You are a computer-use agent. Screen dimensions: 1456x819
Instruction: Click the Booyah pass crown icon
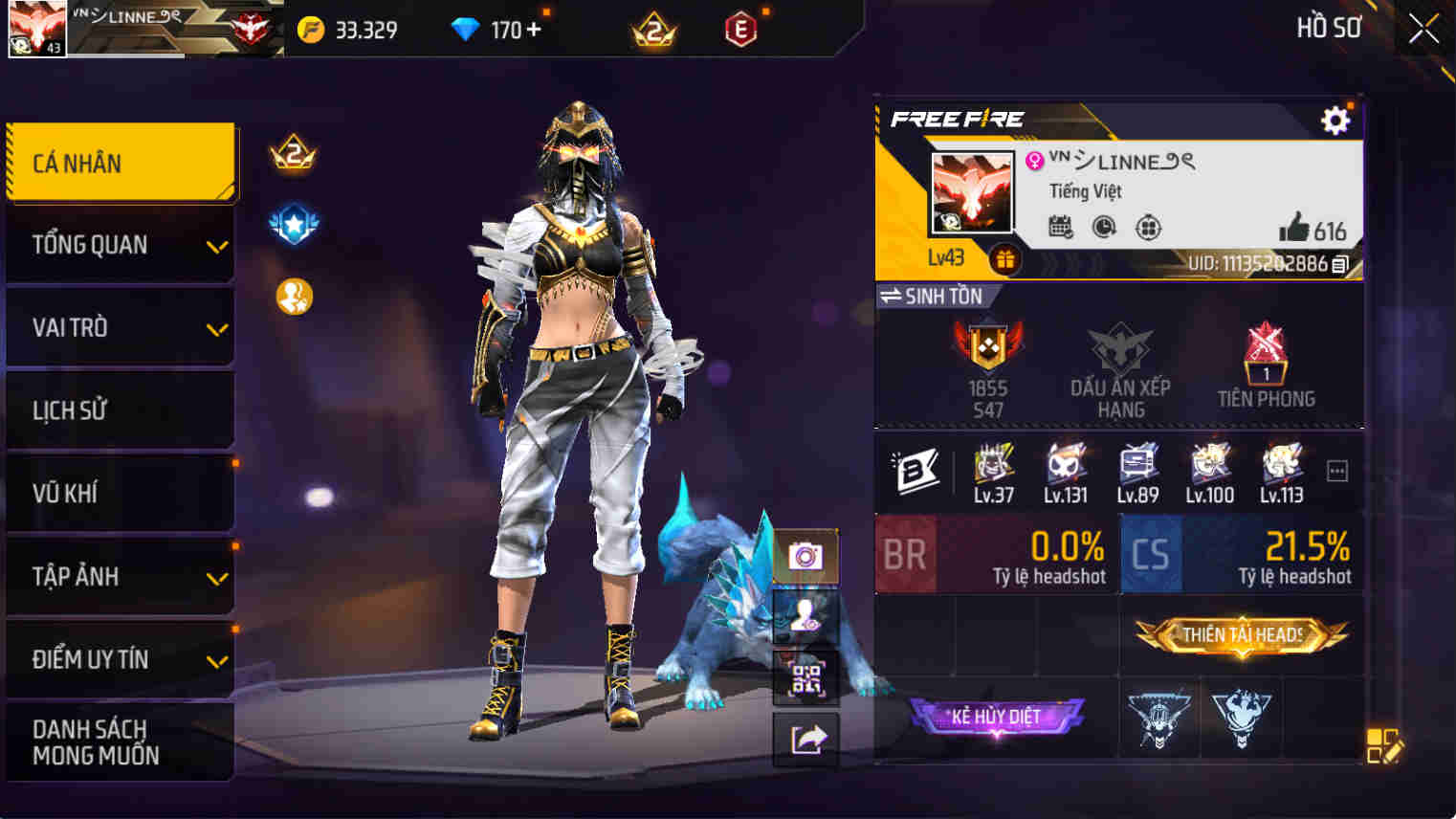point(294,154)
